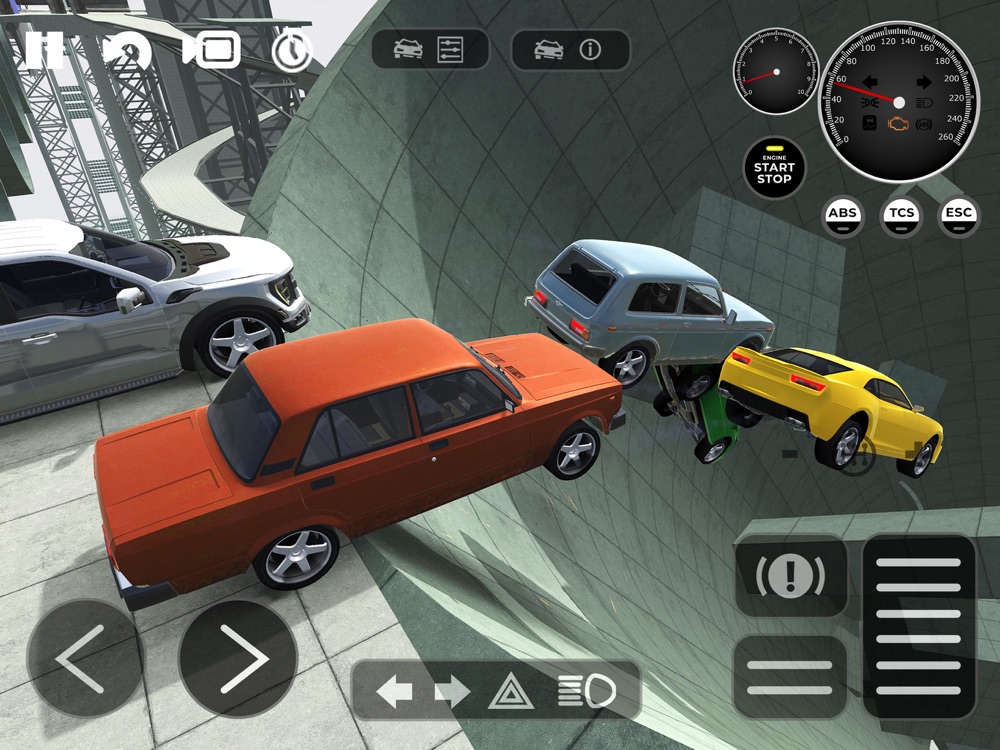Activate the left turn signal
Viewport: 1000px width, 750px height.
click(x=394, y=690)
